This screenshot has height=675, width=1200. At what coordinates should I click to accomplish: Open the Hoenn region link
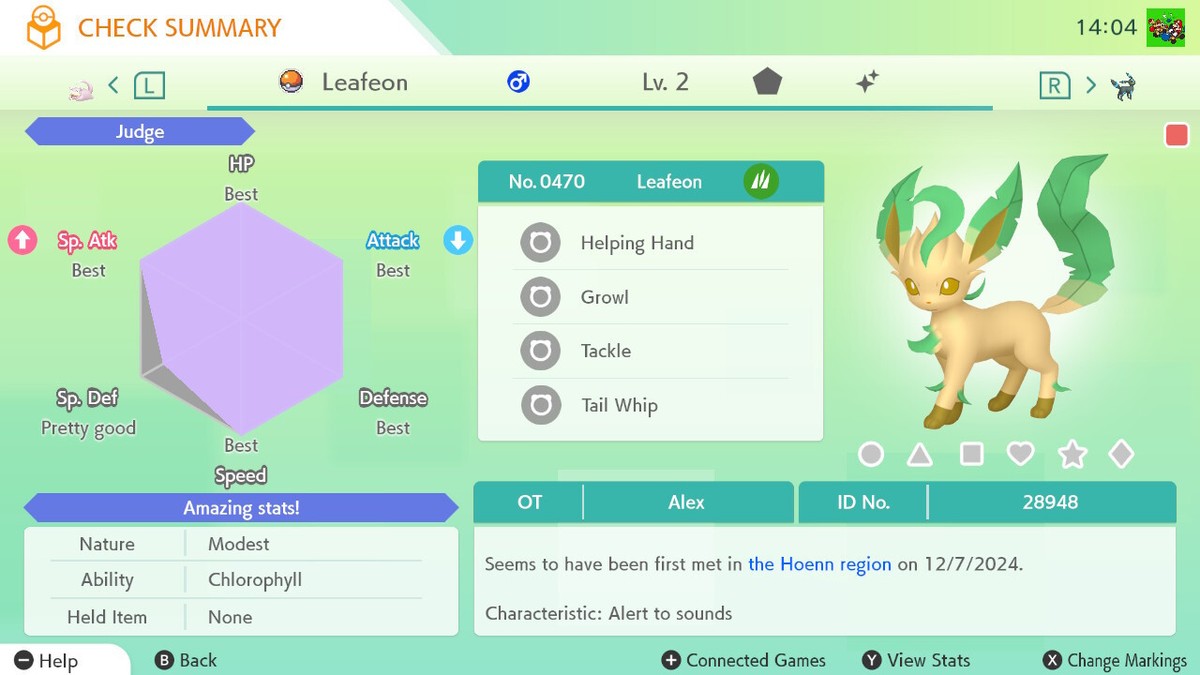[x=819, y=564]
